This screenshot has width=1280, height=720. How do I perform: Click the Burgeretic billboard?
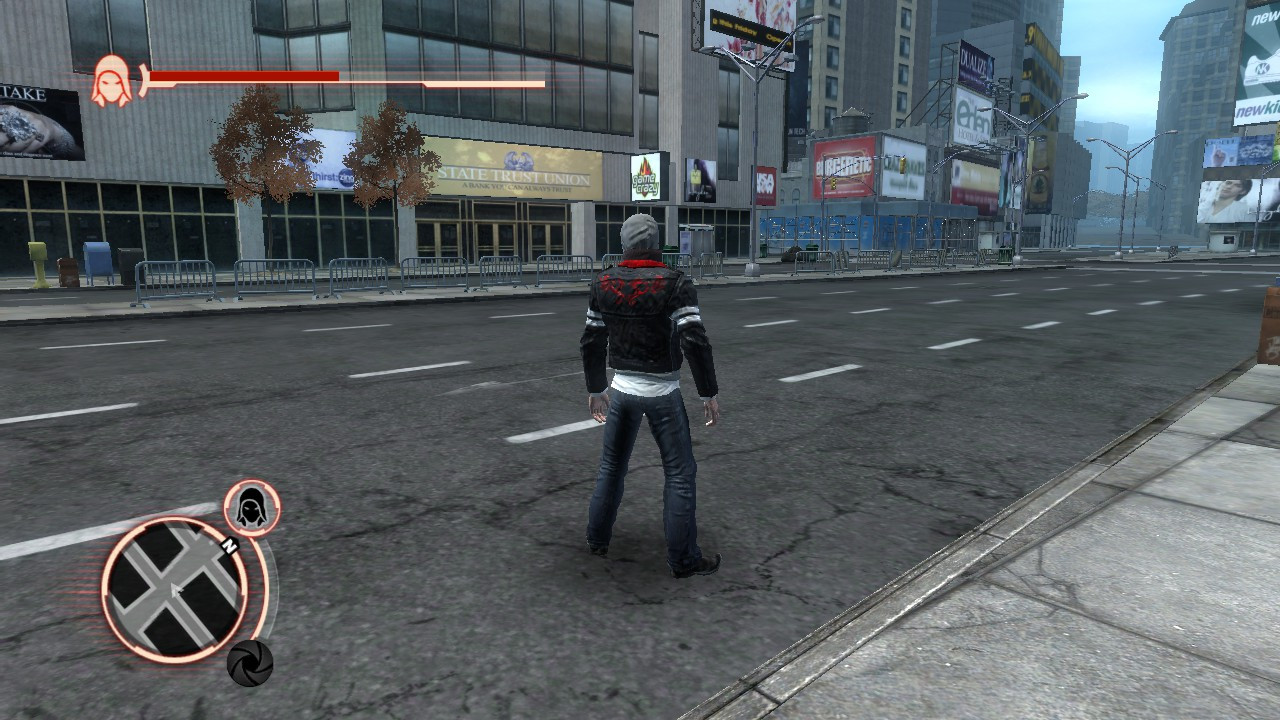[845, 165]
